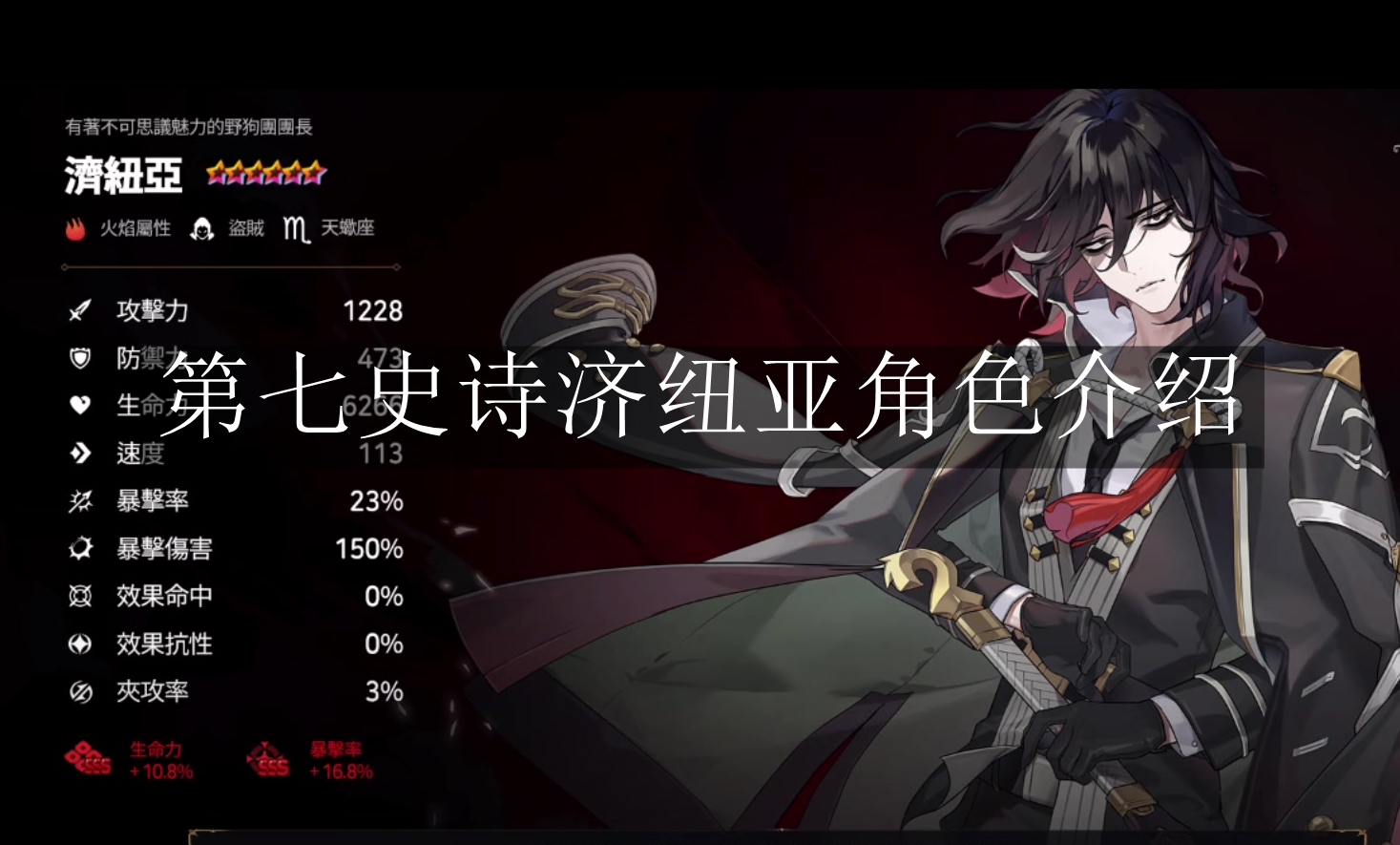The width and height of the screenshot is (1400, 845).
Task: Click the defense shield icon
Action: [x=80, y=358]
